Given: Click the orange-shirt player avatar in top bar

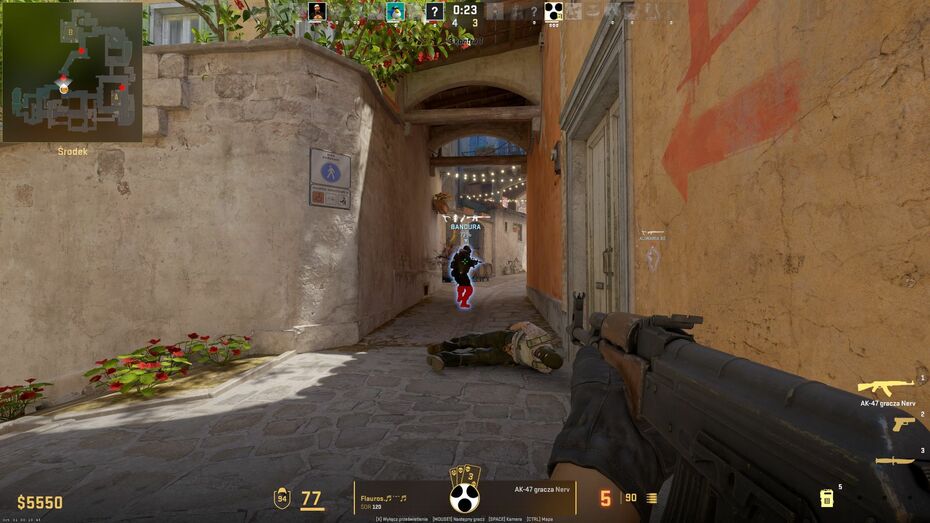Looking at the screenshot, I should coord(317,12).
